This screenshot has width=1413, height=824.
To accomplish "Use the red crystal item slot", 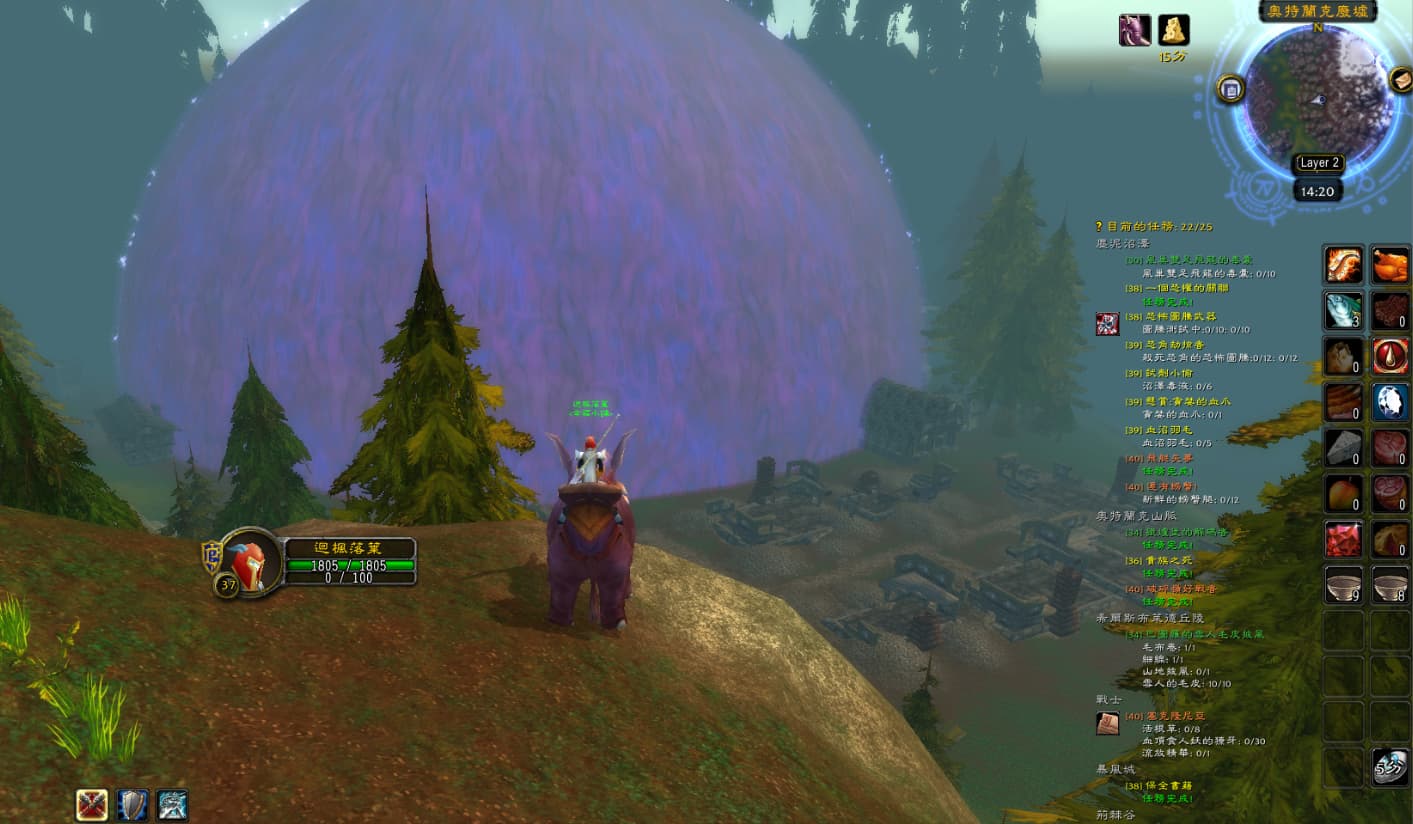I will [1343, 539].
